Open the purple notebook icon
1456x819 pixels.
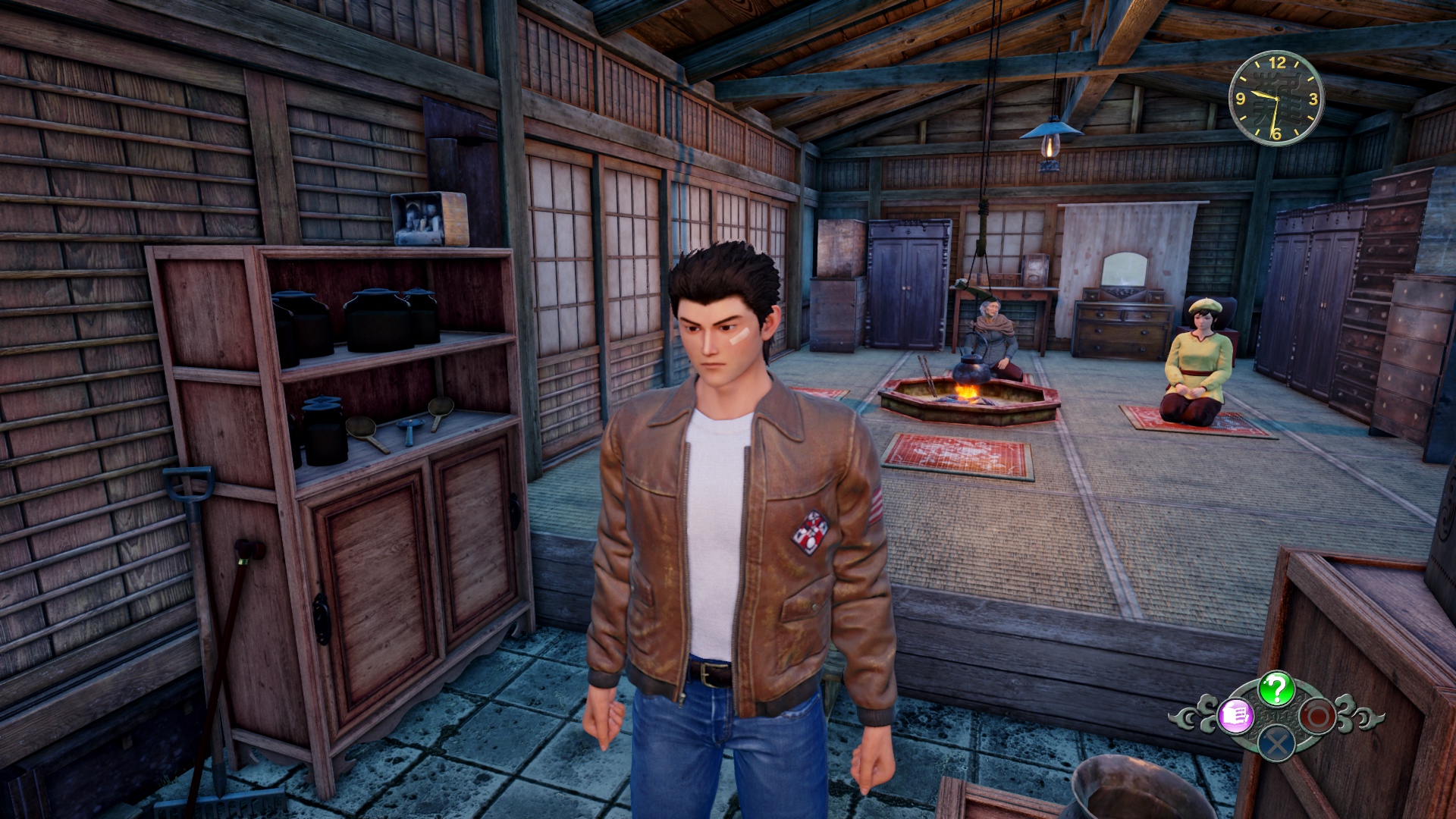click(1236, 716)
